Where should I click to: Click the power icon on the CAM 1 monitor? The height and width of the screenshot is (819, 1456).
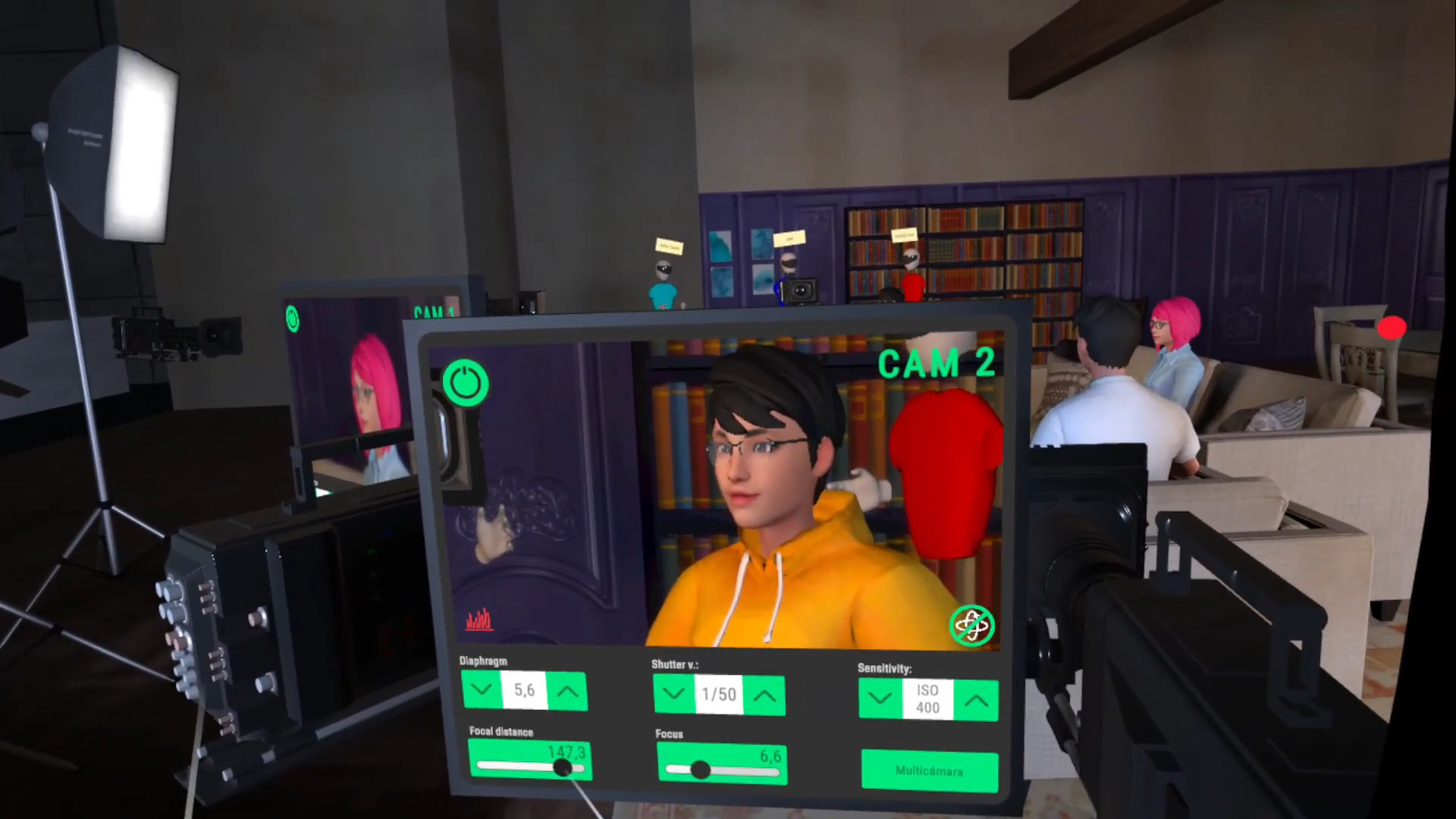(x=293, y=319)
